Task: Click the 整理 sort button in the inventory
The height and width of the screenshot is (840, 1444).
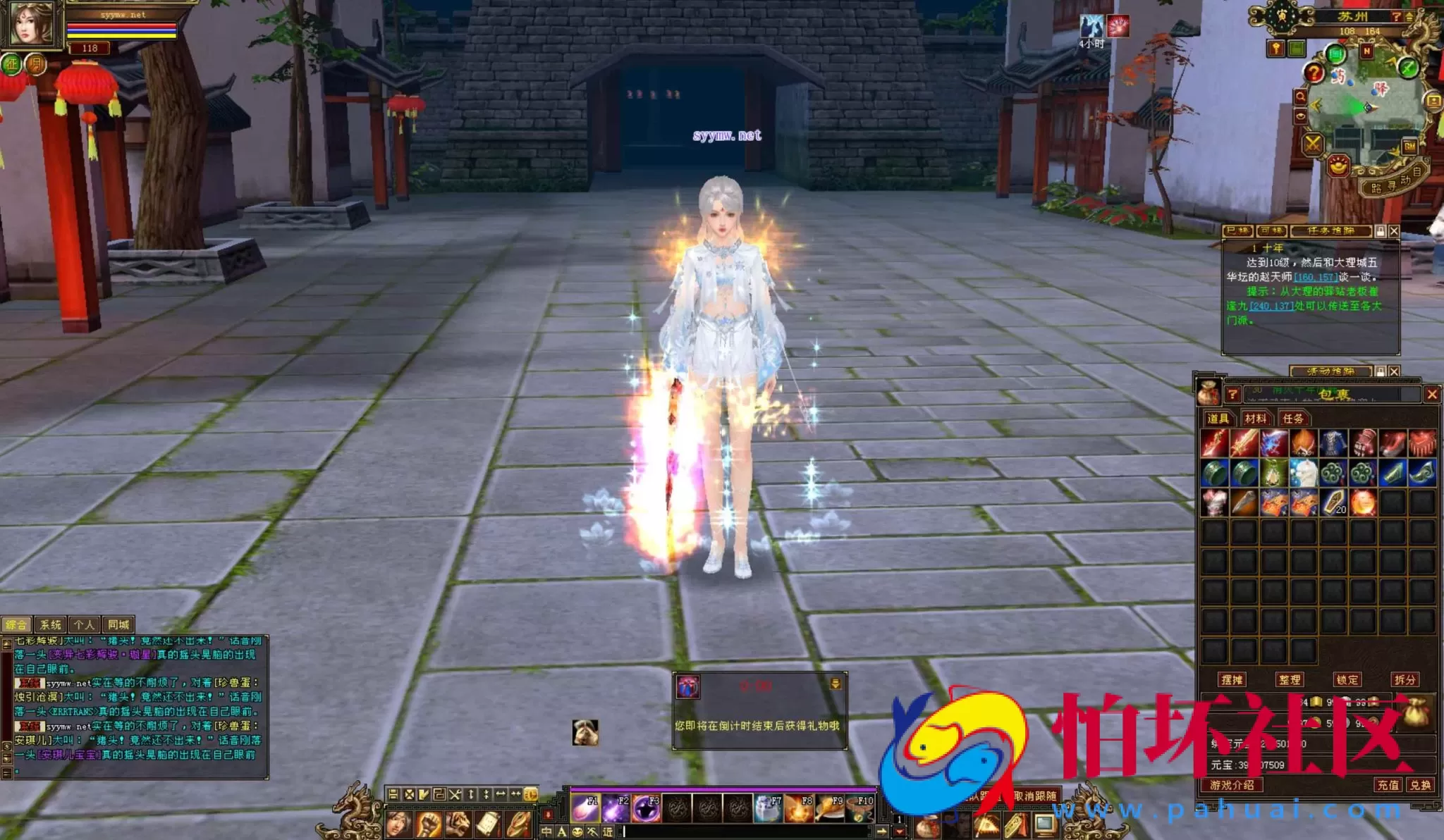Action: pos(1290,679)
